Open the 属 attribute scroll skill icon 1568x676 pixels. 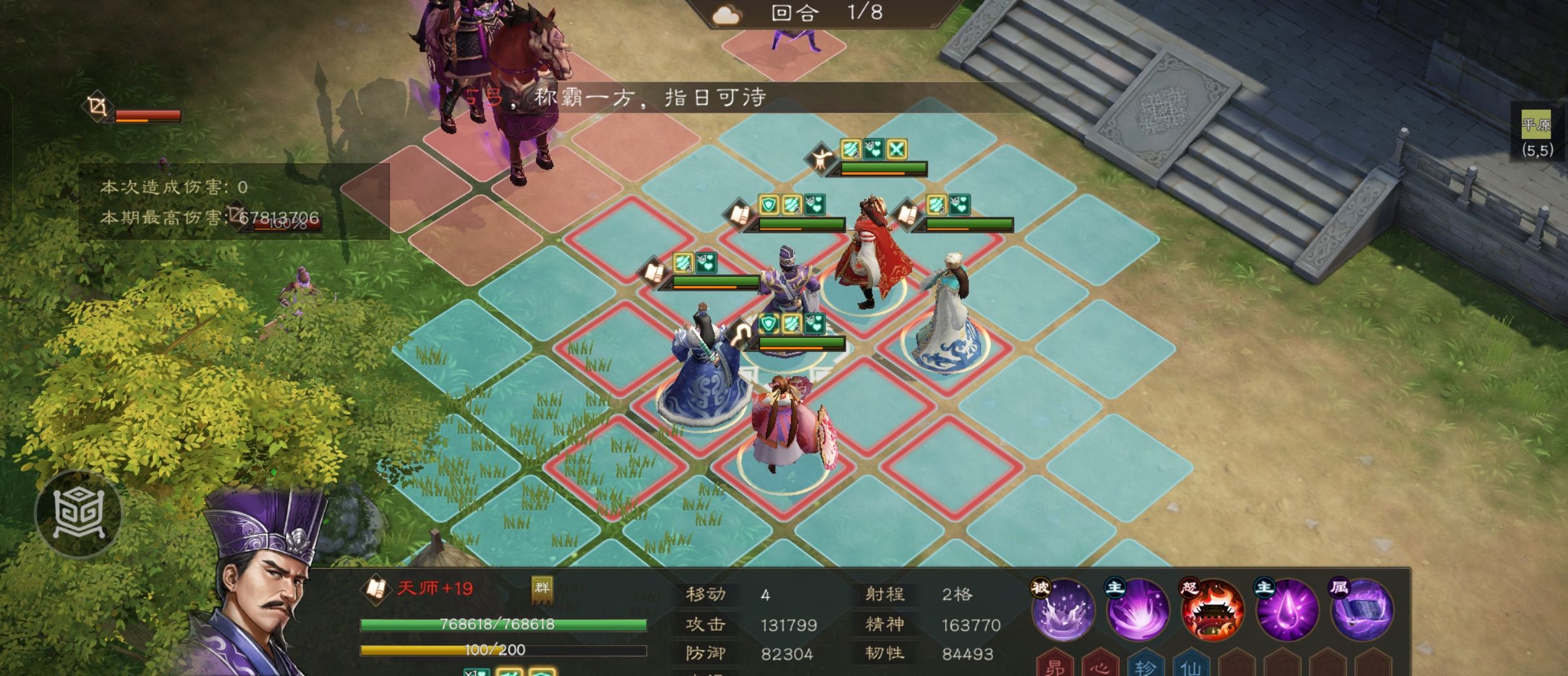[x=1363, y=614]
